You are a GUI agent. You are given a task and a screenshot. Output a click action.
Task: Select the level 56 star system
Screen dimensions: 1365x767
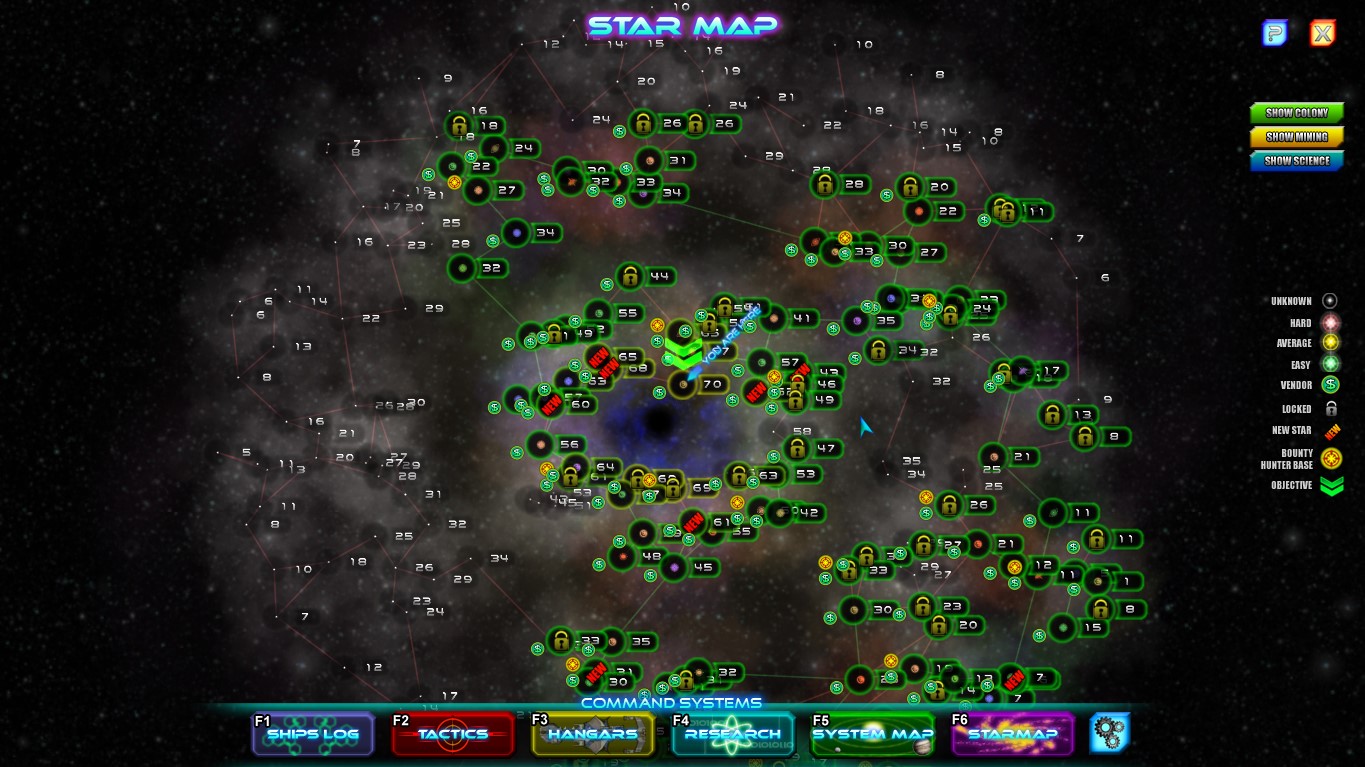541,444
